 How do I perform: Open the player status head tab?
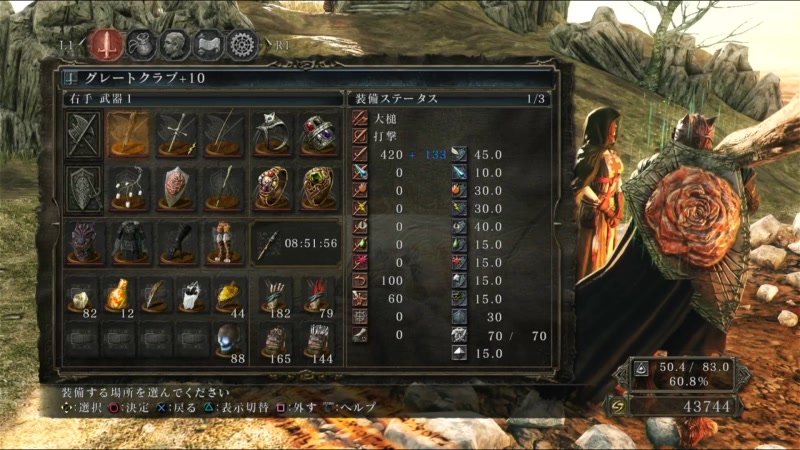coord(174,44)
